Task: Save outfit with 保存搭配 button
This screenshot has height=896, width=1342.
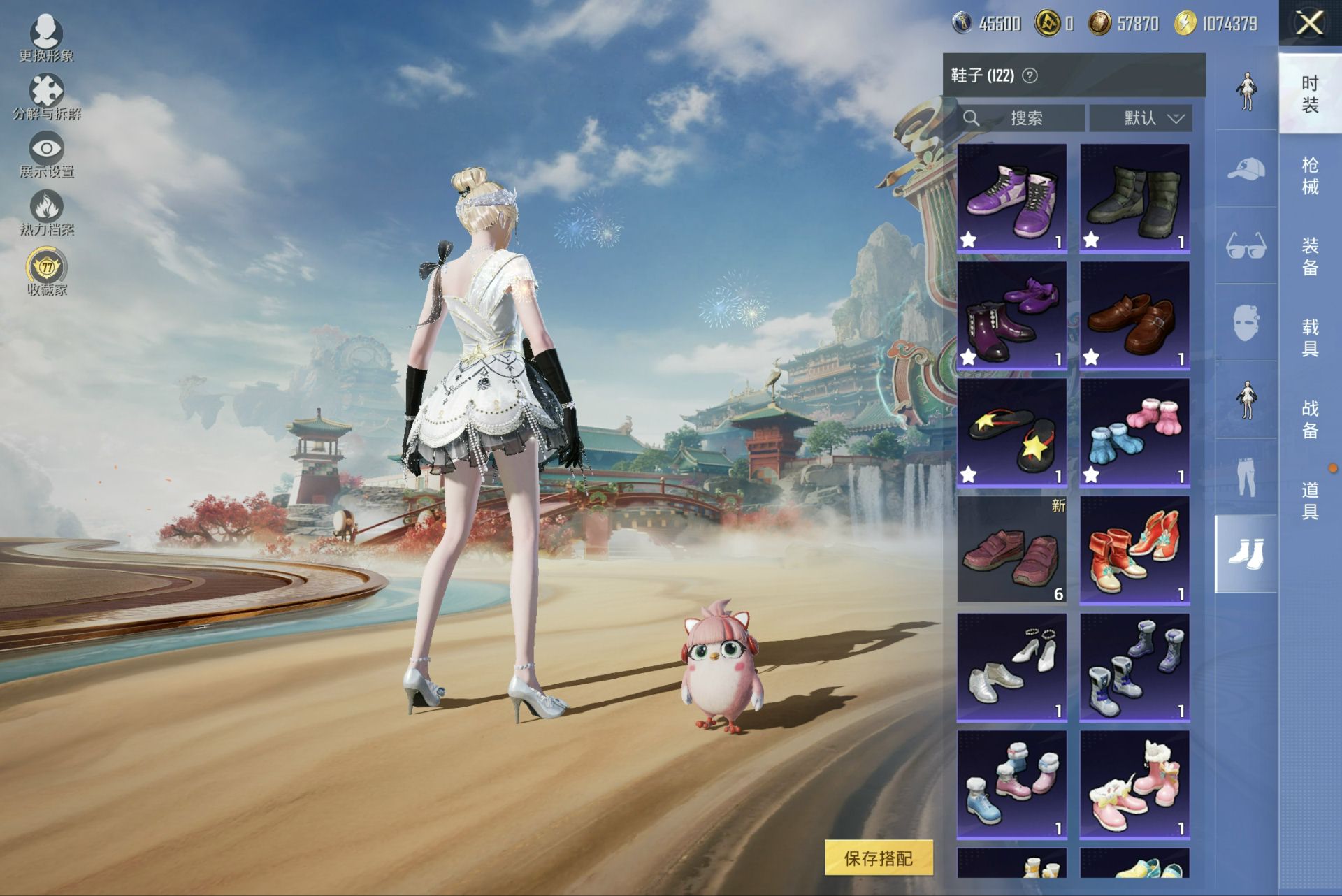Action: [x=879, y=858]
